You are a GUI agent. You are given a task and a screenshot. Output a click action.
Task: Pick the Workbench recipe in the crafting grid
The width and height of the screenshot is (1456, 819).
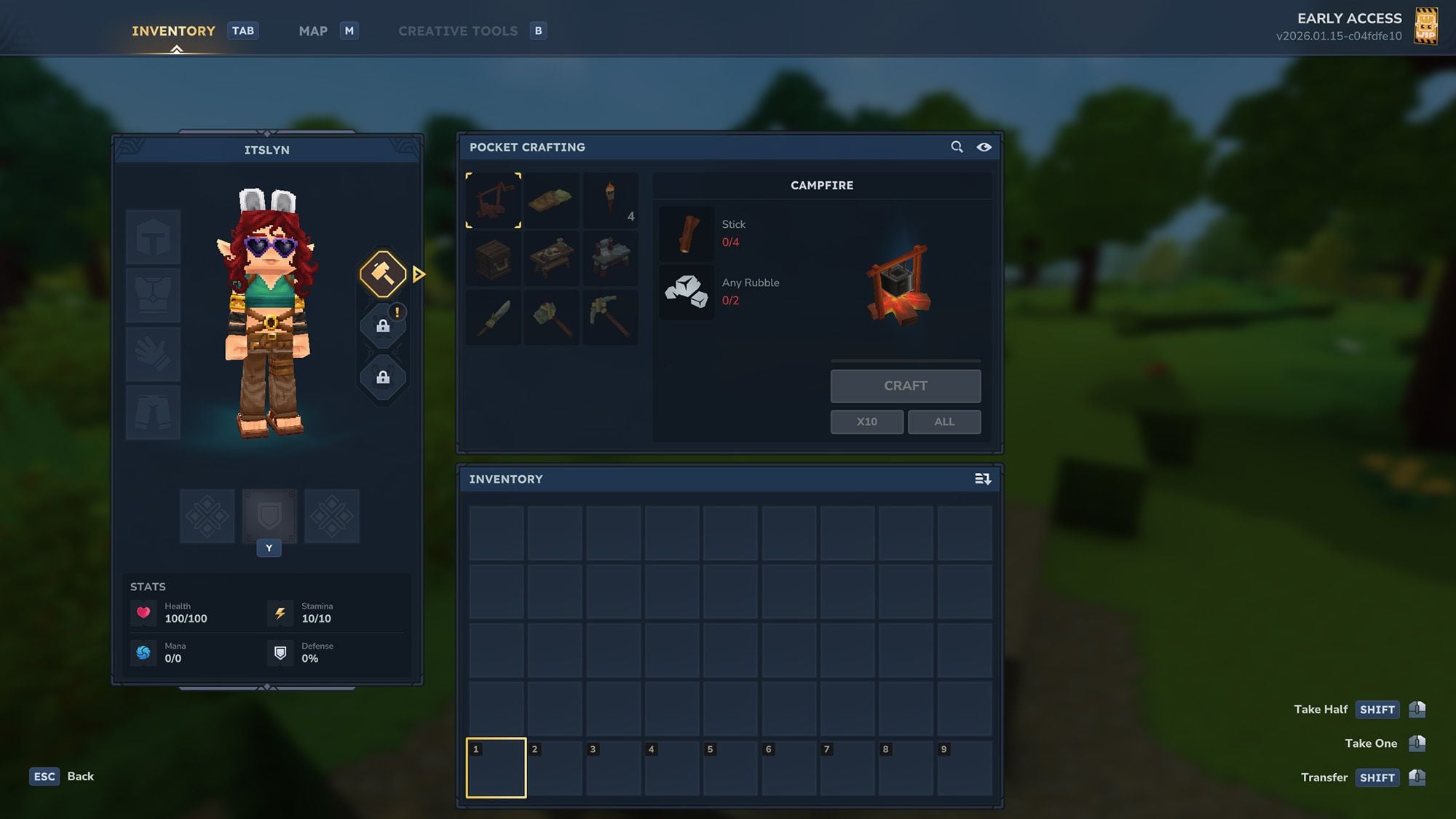(x=552, y=258)
